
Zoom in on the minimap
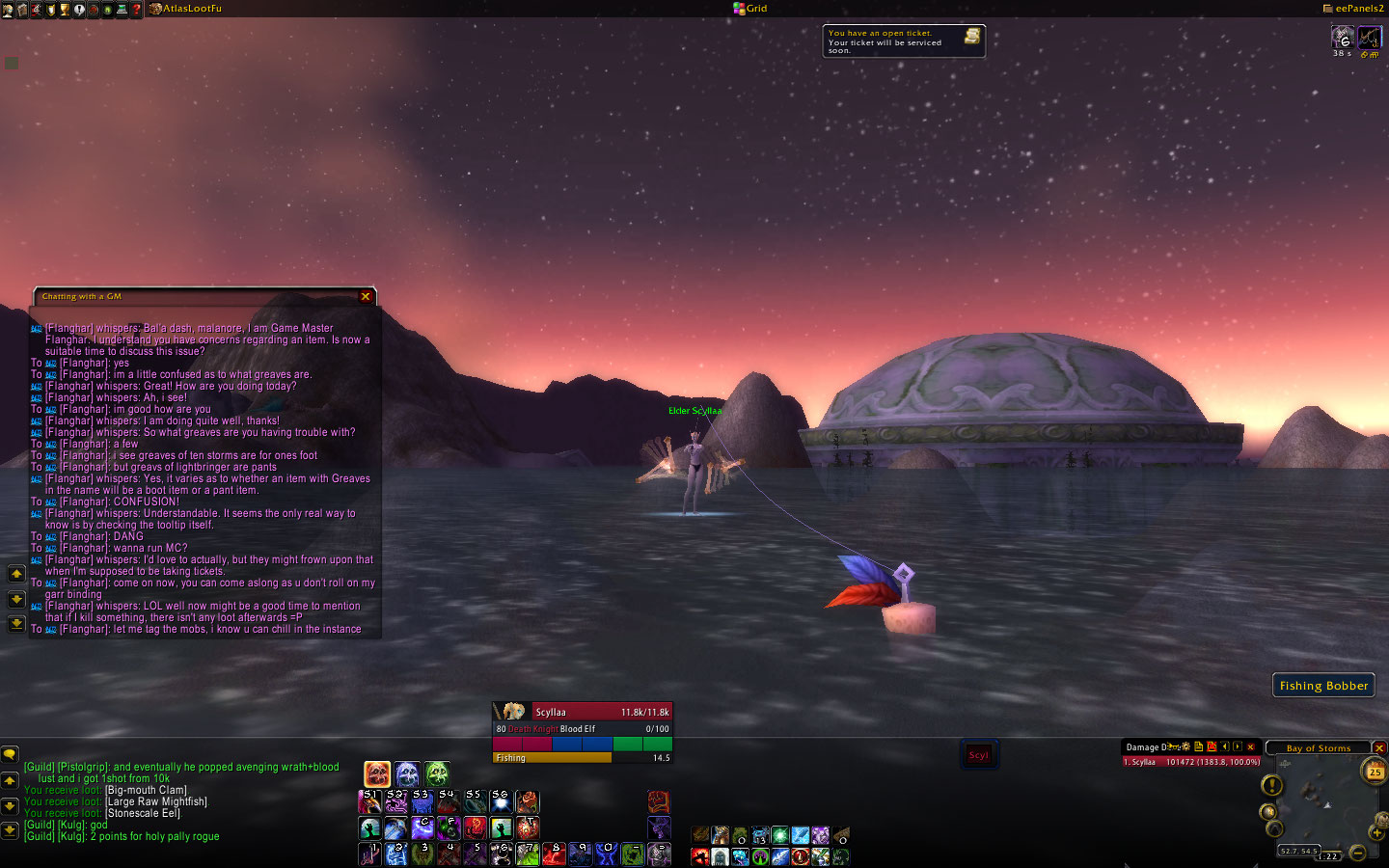[1377, 832]
